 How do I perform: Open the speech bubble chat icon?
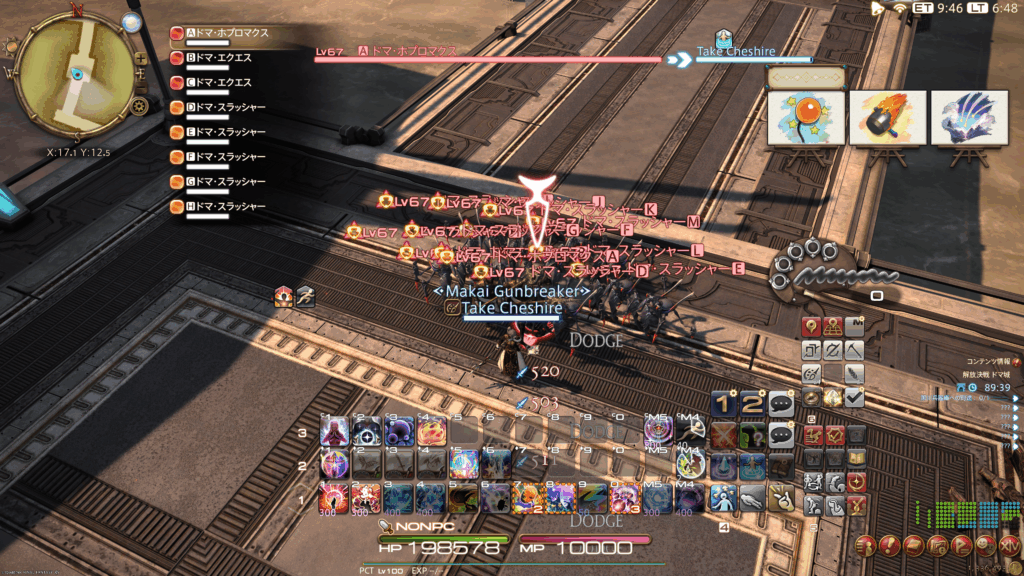(x=781, y=403)
